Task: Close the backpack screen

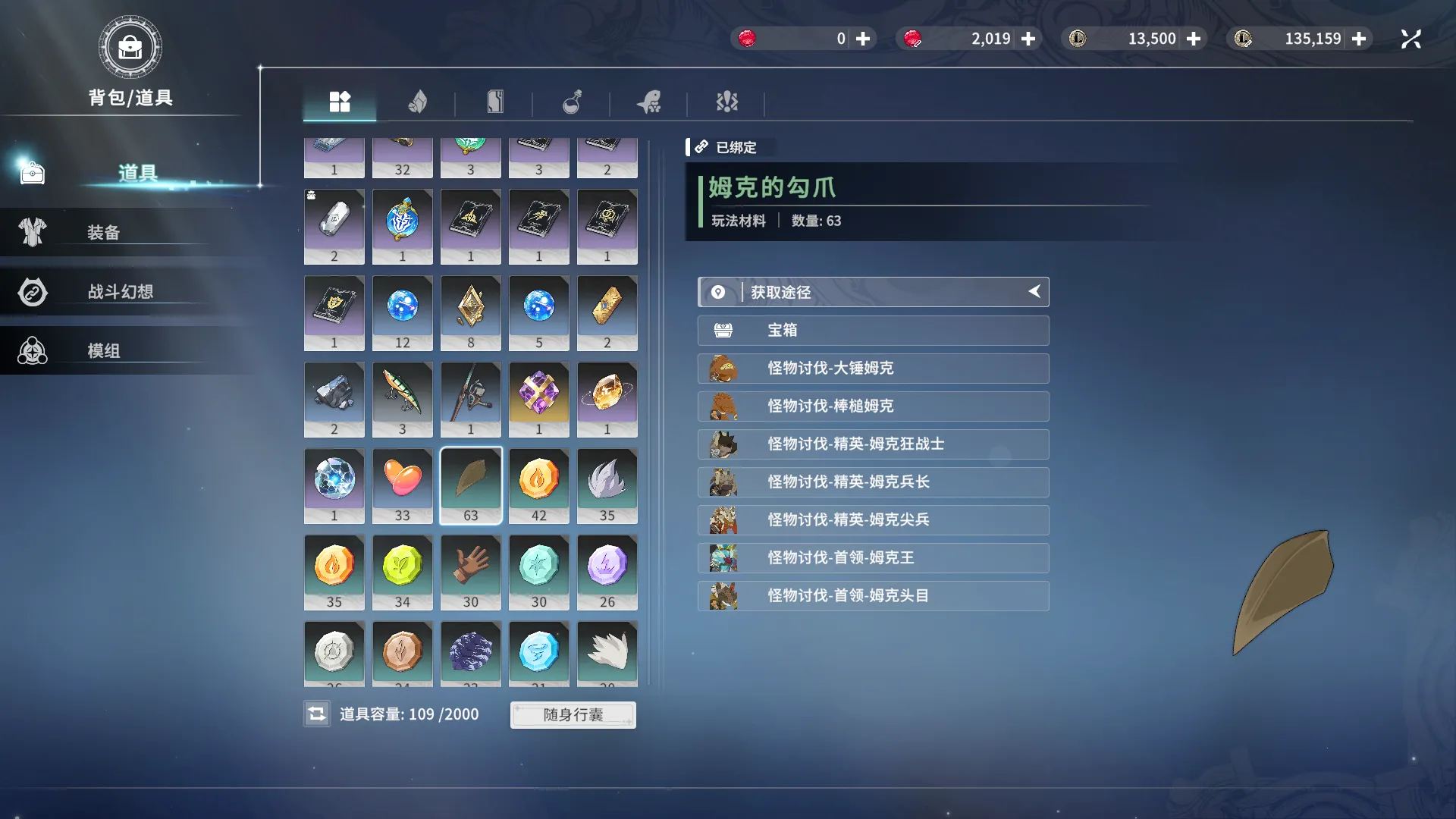Action: tap(1410, 39)
